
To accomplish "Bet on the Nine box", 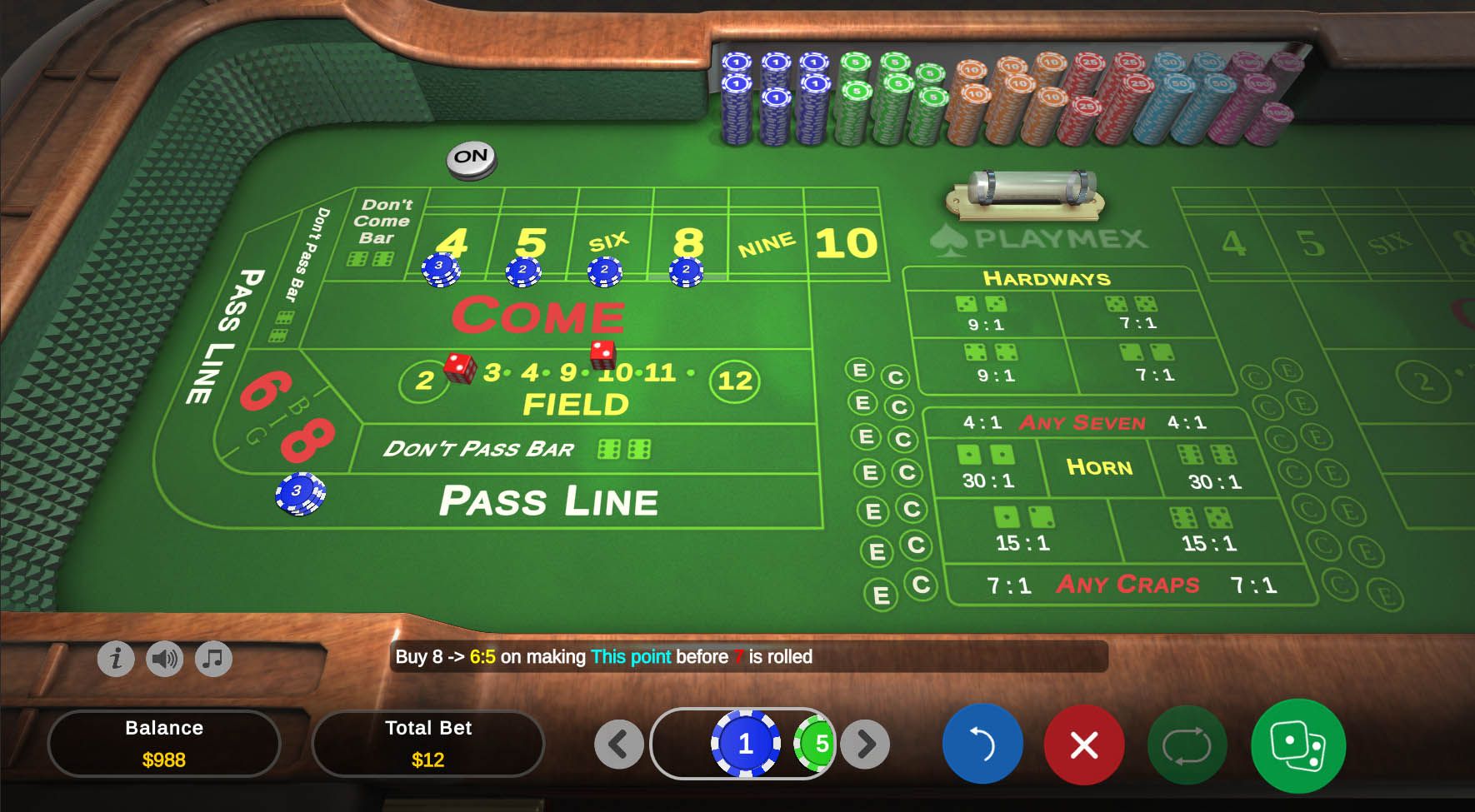I will pyautogui.click(x=766, y=245).
